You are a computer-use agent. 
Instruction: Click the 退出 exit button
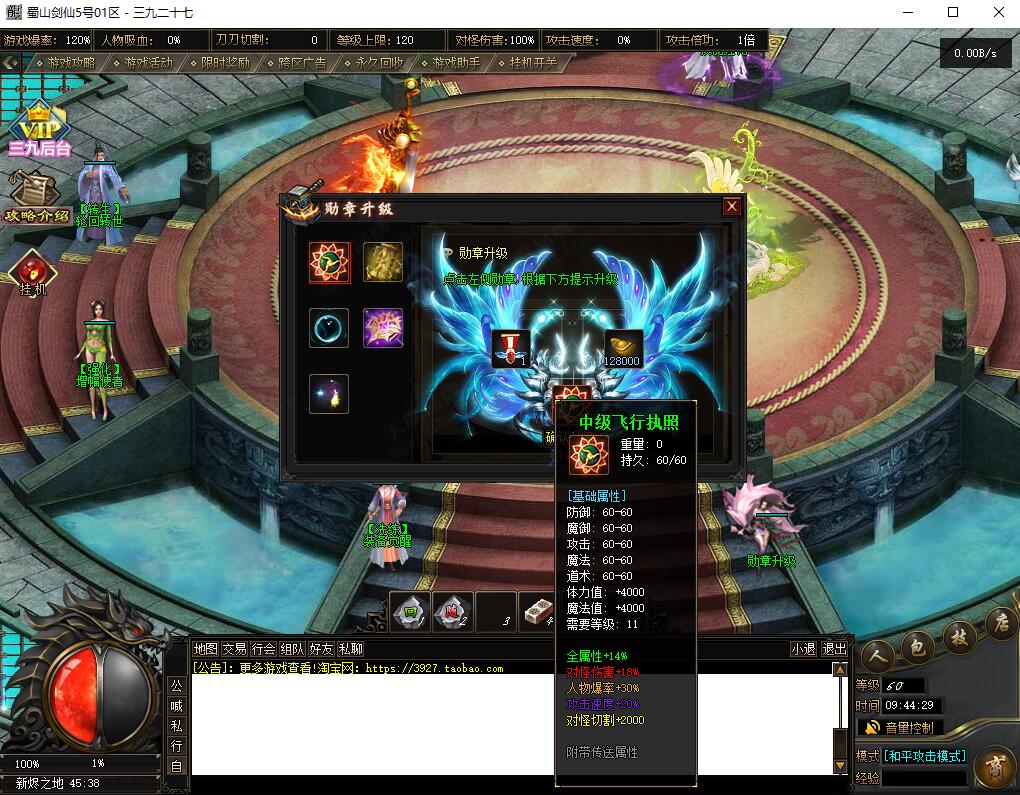click(x=834, y=649)
